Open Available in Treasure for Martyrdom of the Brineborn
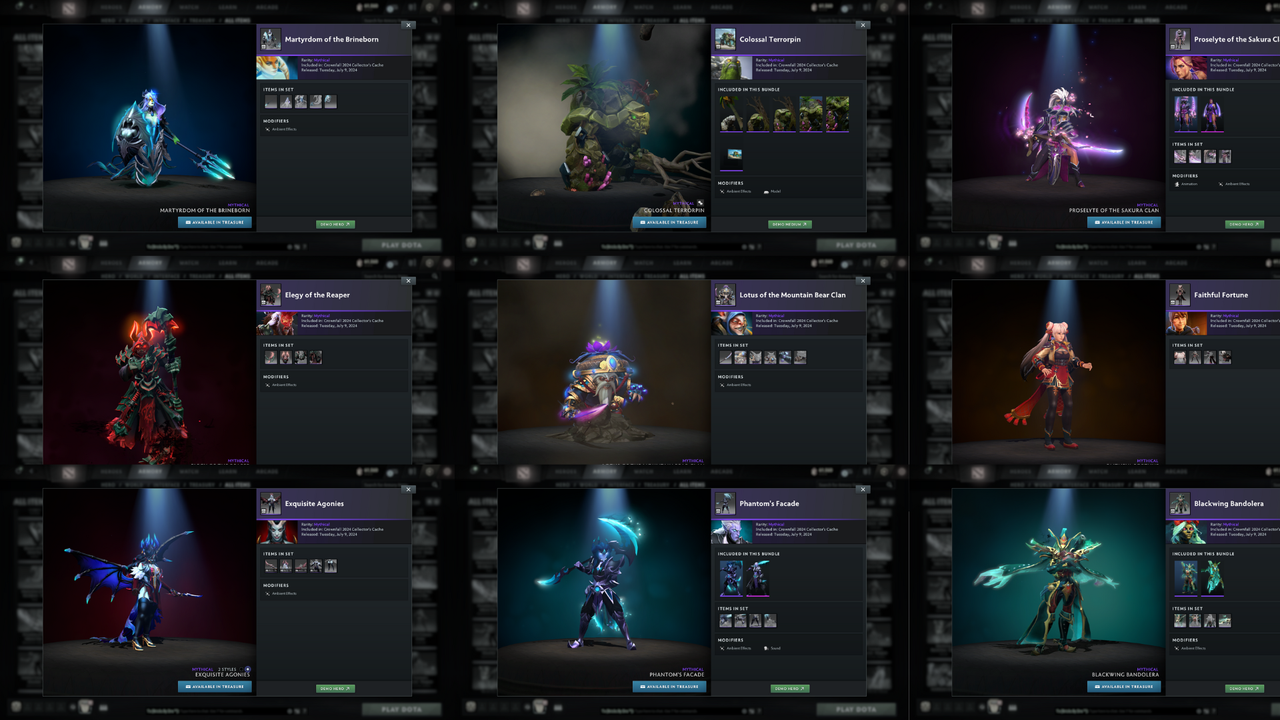 [x=213, y=222]
